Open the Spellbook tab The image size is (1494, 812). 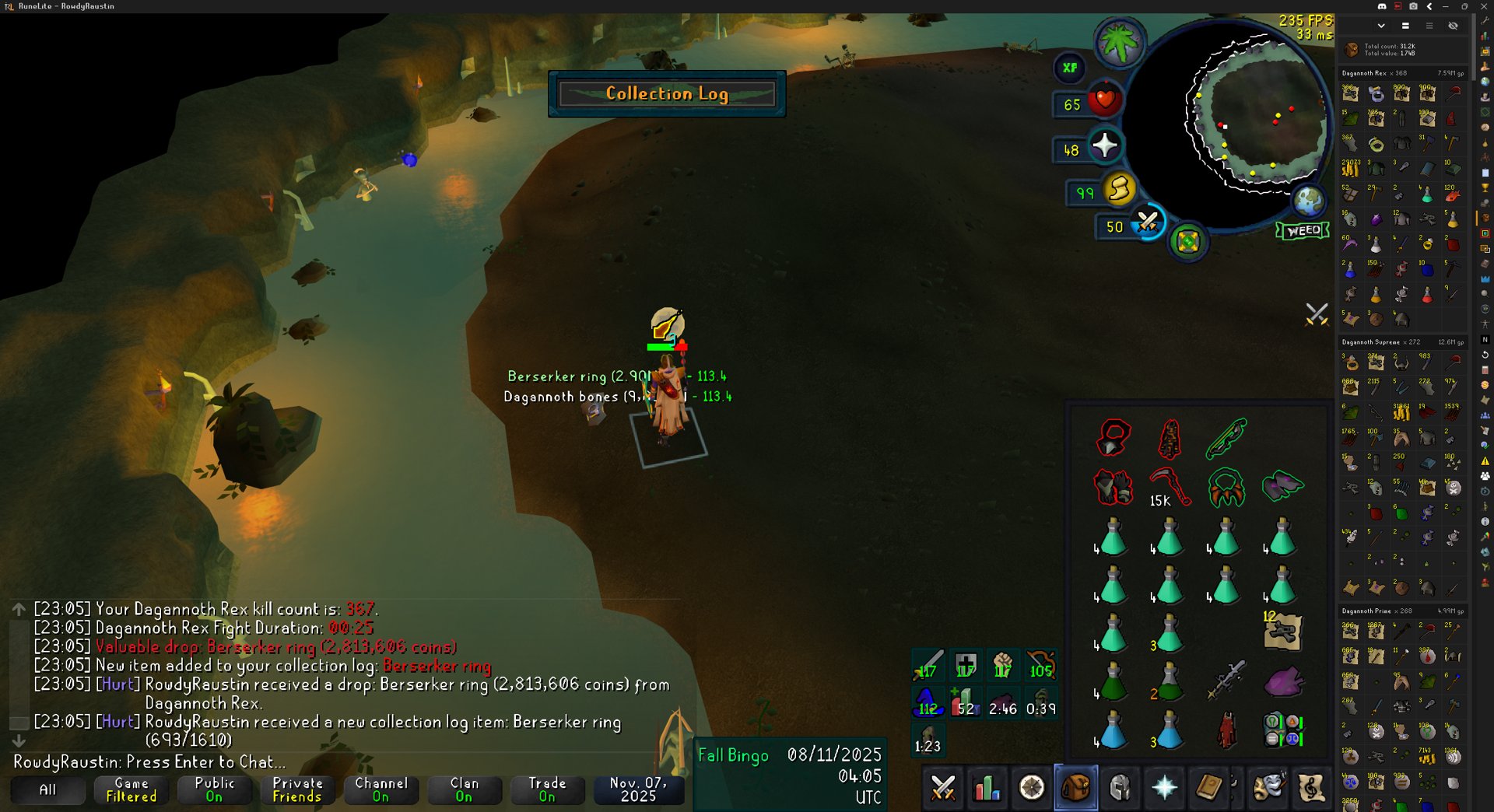point(1208,788)
